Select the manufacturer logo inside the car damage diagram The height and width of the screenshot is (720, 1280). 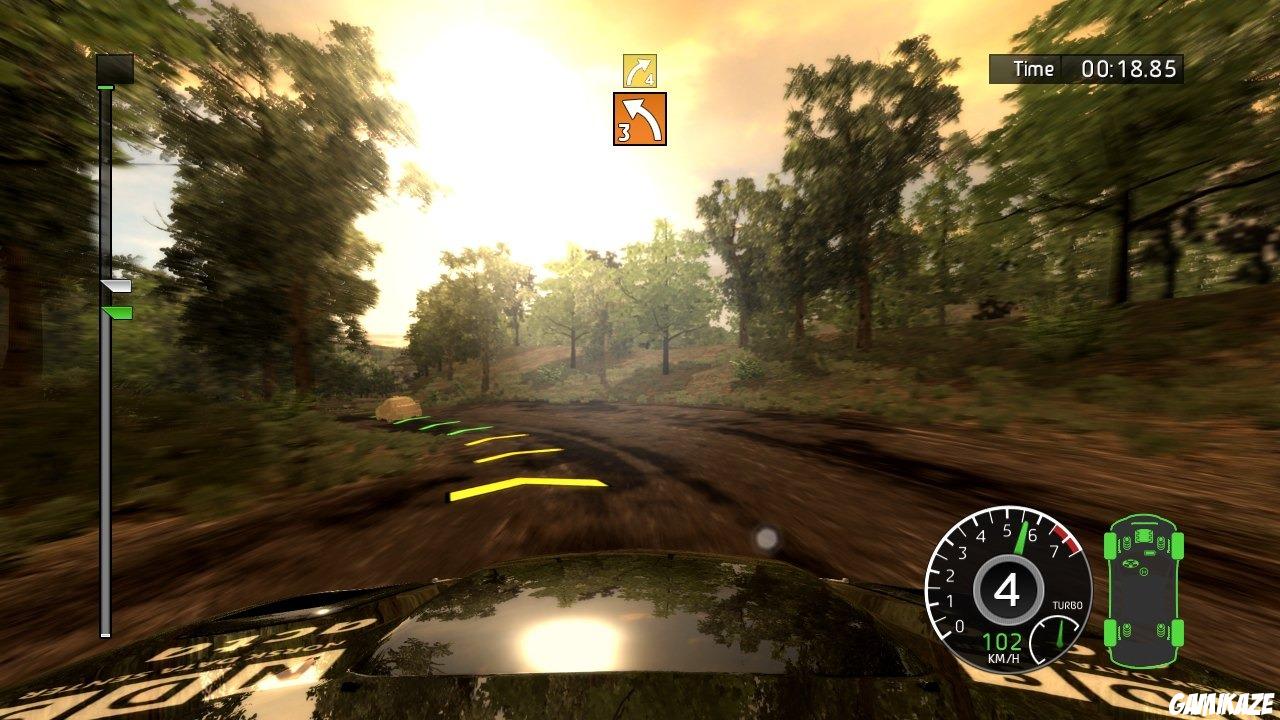click(x=1130, y=564)
